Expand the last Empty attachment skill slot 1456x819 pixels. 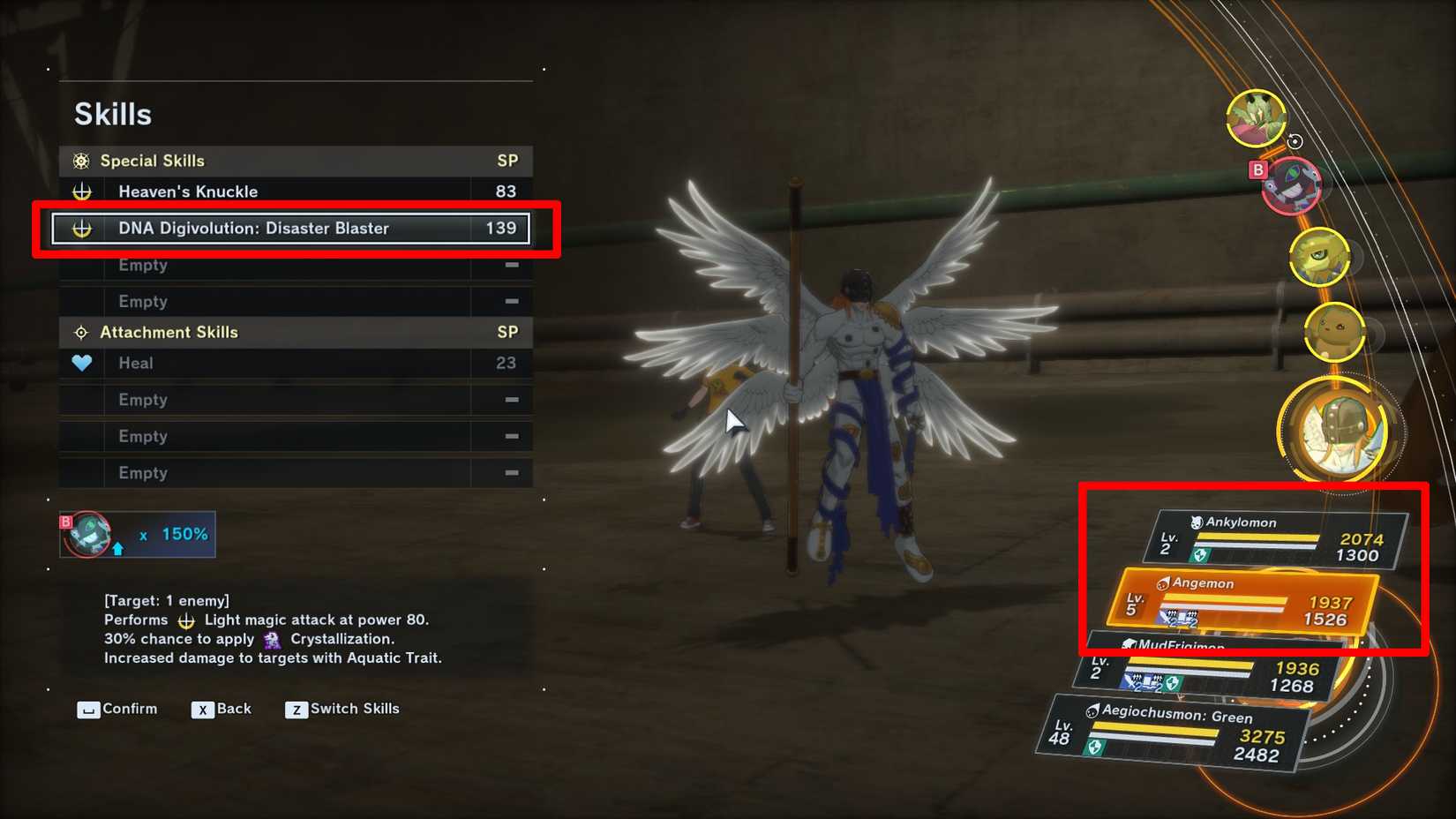point(265,473)
